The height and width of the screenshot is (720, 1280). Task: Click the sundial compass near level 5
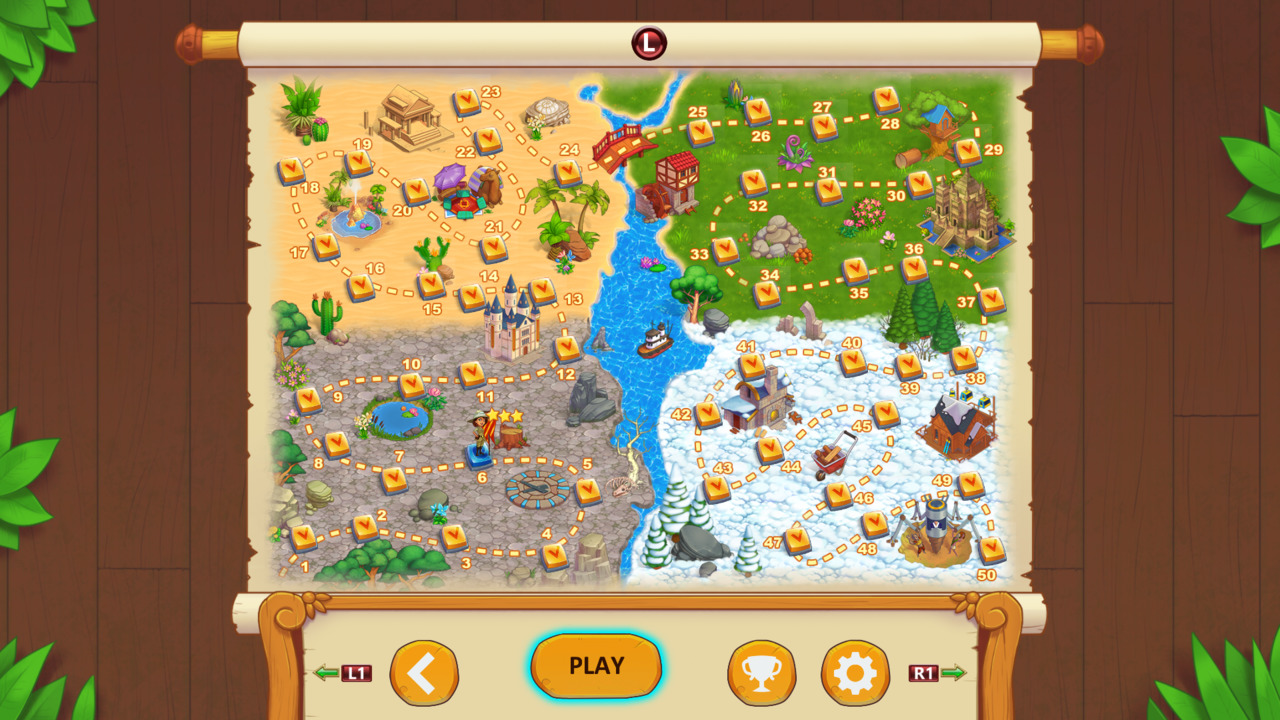click(540, 490)
